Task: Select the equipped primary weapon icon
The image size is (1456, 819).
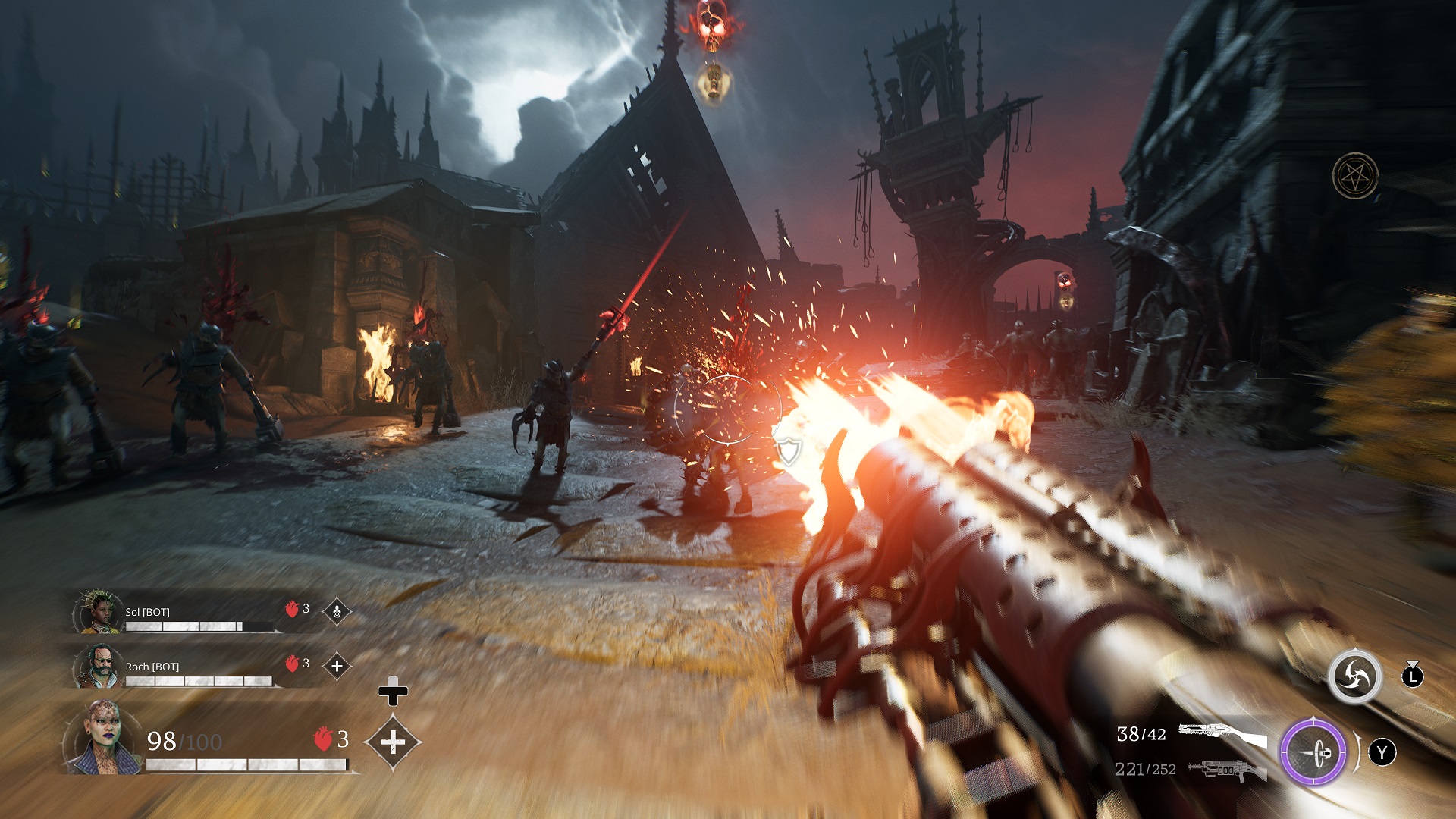Action: pyautogui.click(x=1222, y=734)
